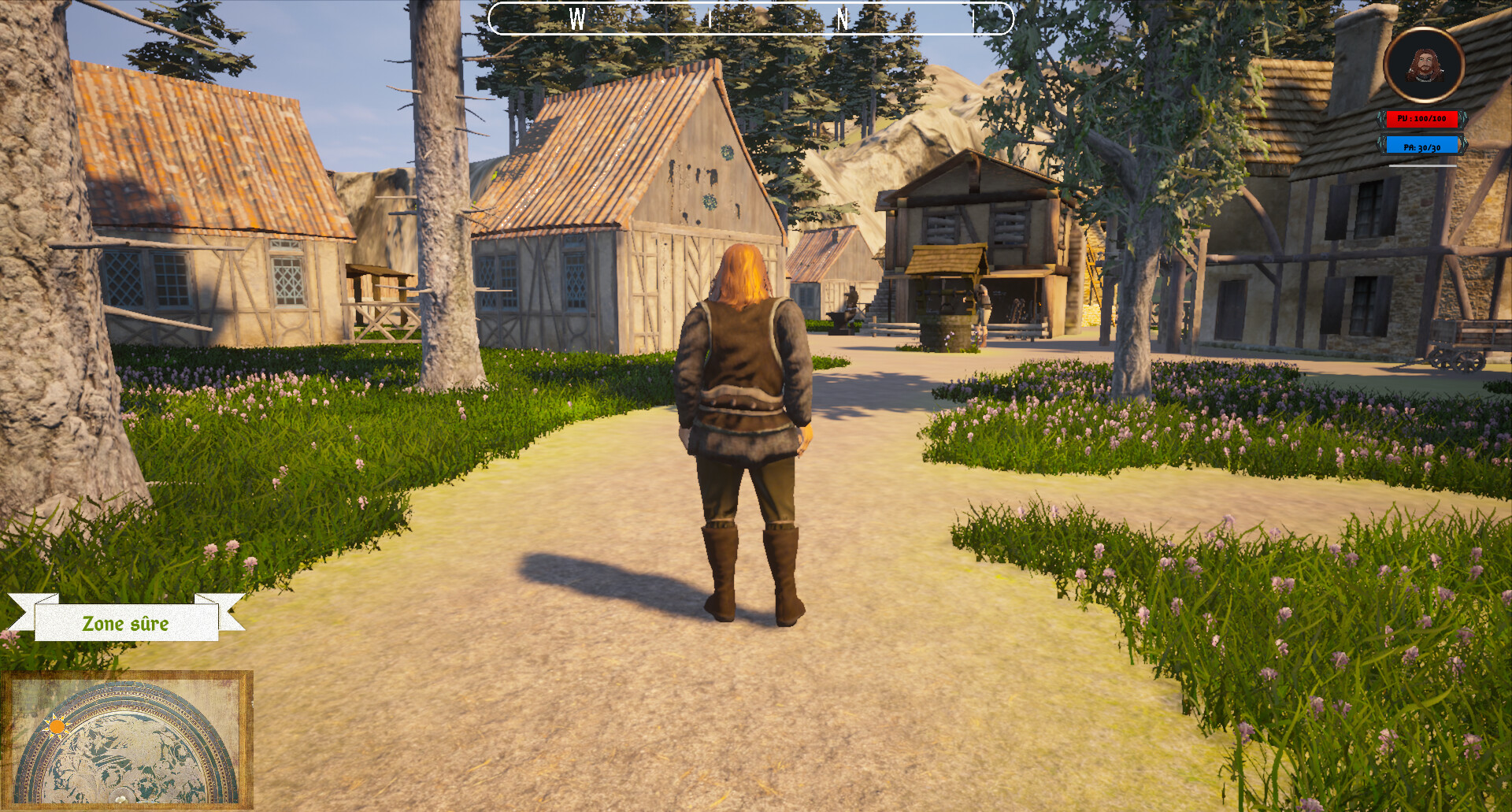
Task: Click the red PV 100/100 health bar
Action: click(x=1421, y=119)
